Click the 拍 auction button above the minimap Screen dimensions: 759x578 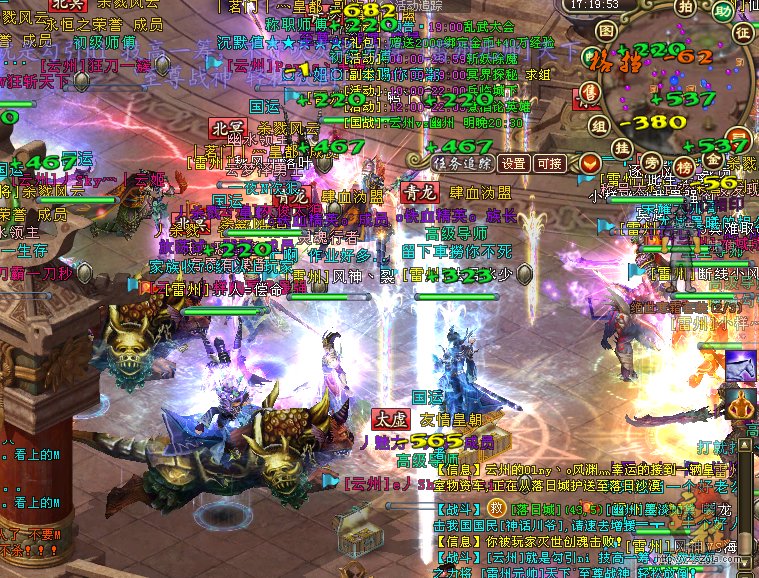click(683, 9)
